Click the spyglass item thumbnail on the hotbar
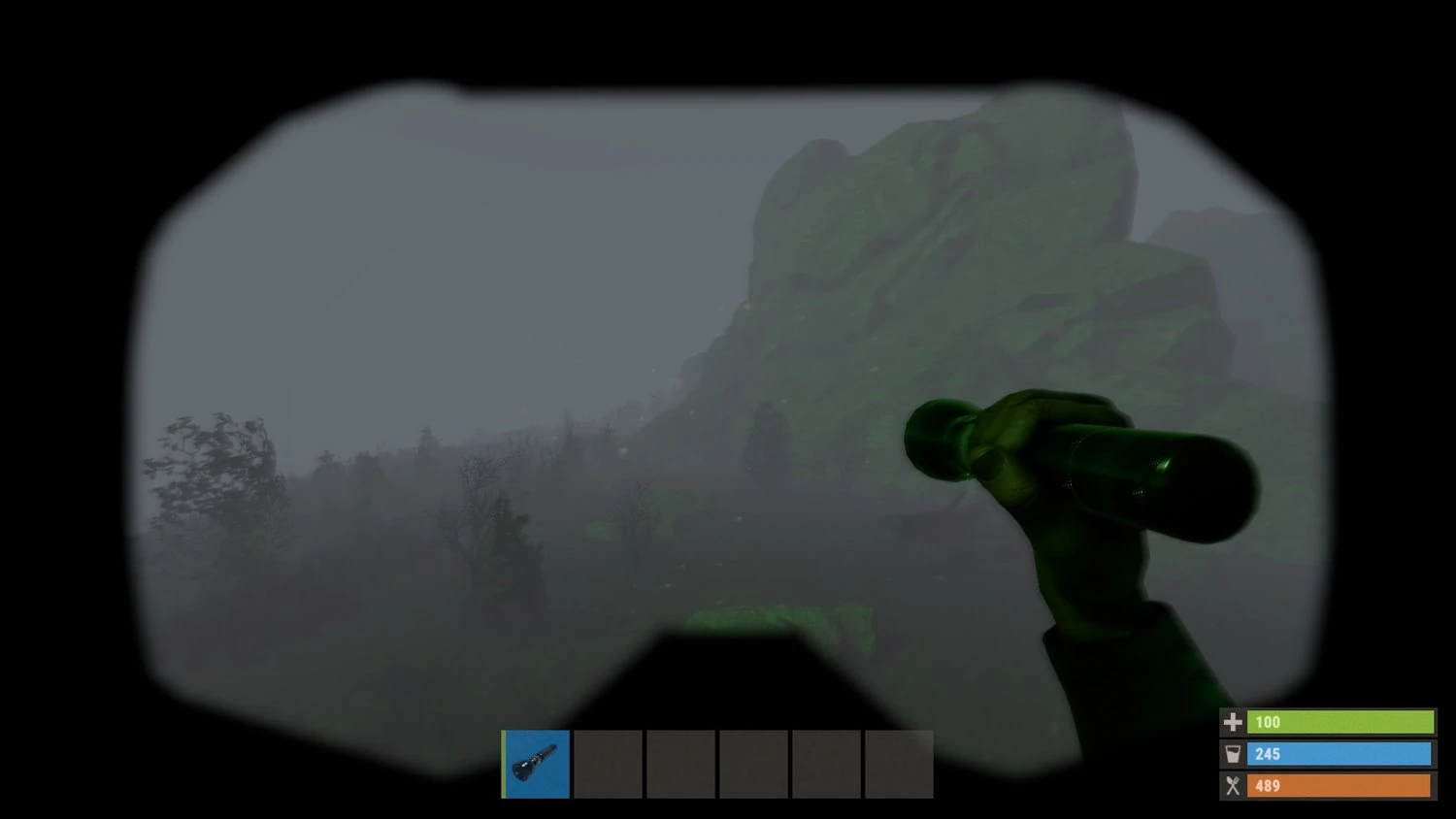This screenshot has height=819, width=1456. [x=535, y=765]
